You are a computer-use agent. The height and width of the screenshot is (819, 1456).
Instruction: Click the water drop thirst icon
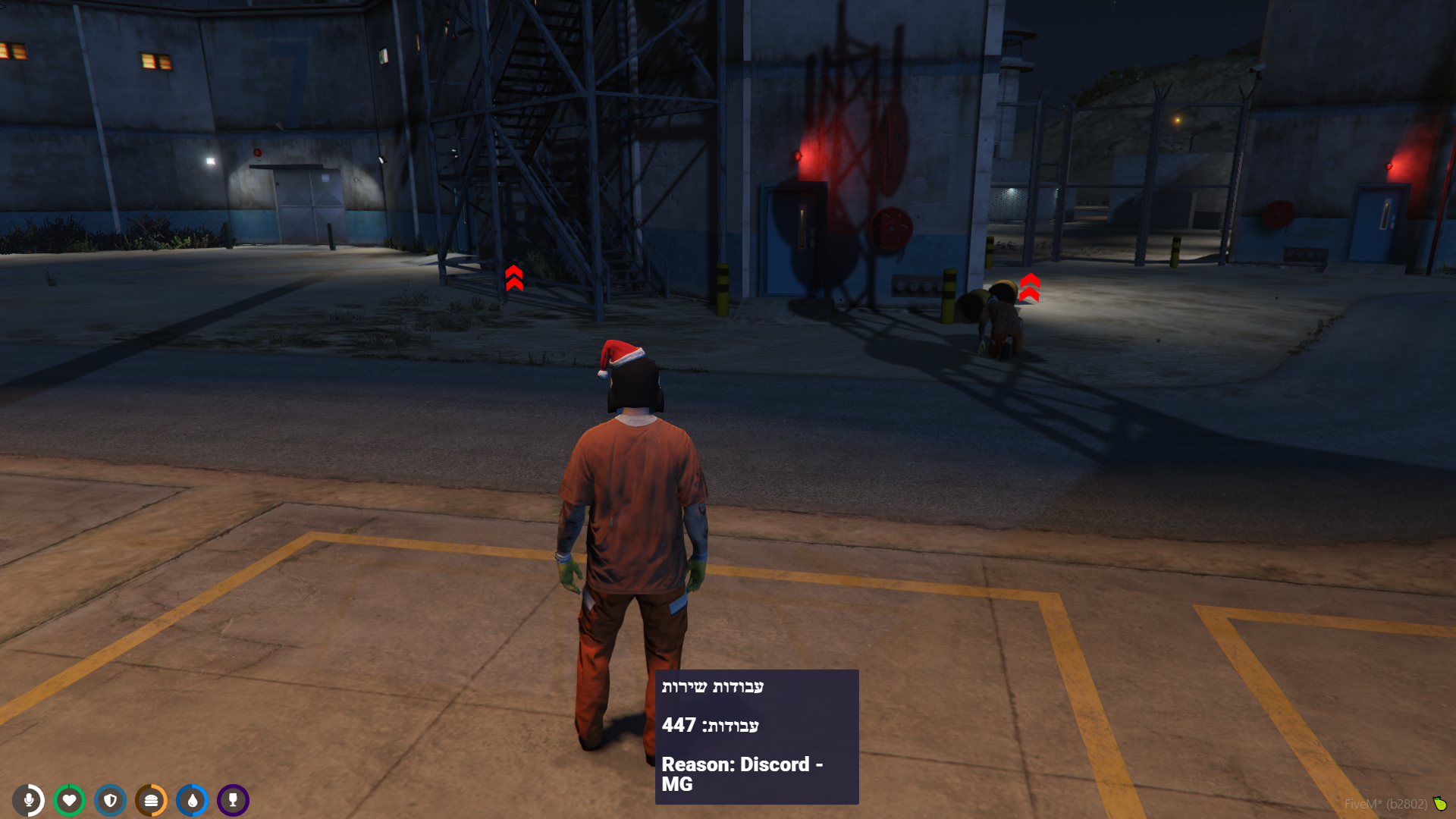point(193,800)
